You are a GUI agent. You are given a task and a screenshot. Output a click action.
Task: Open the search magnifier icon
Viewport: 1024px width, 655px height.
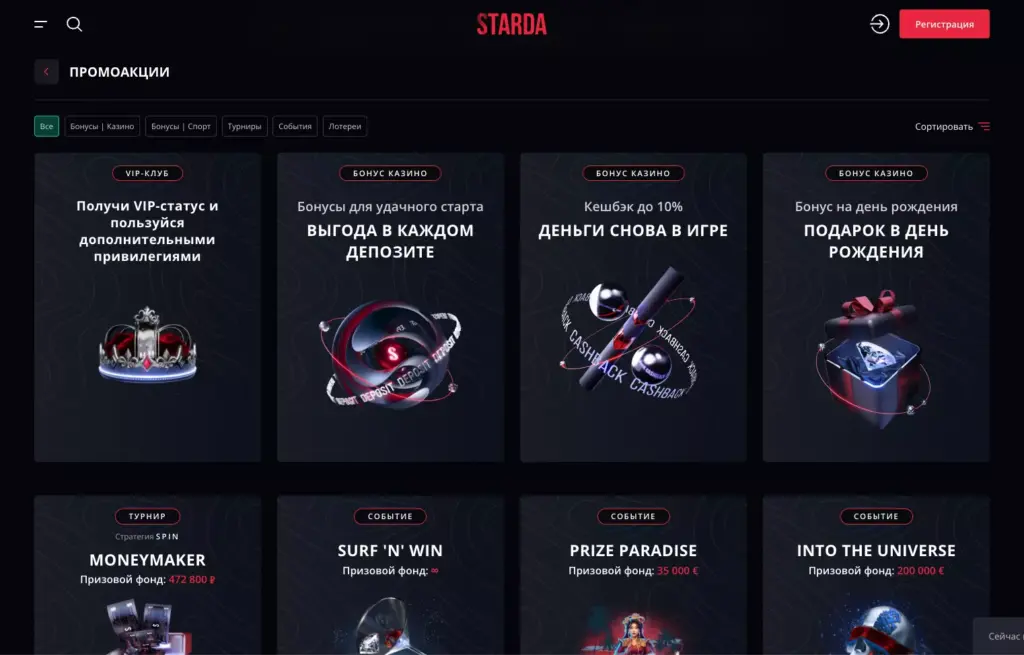pyautogui.click(x=74, y=24)
